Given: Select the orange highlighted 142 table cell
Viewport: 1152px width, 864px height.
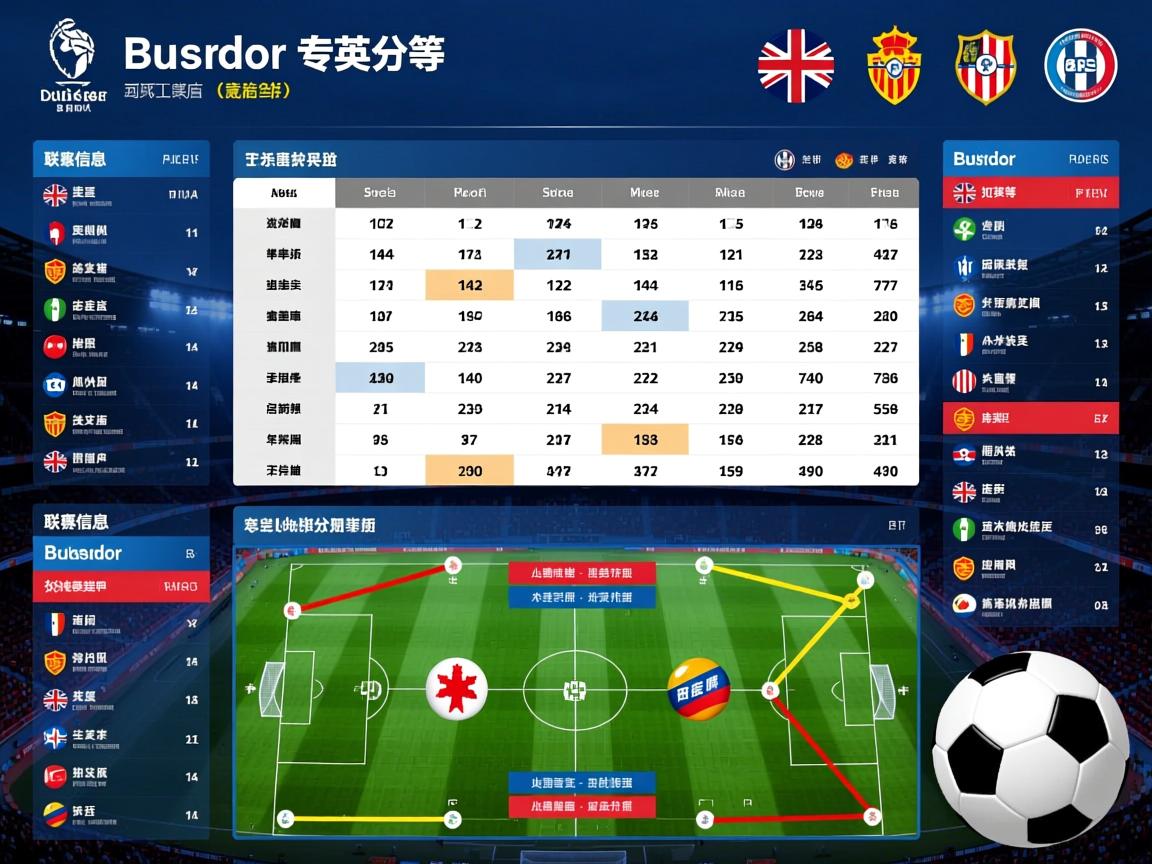Looking at the screenshot, I should coord(469,285).
